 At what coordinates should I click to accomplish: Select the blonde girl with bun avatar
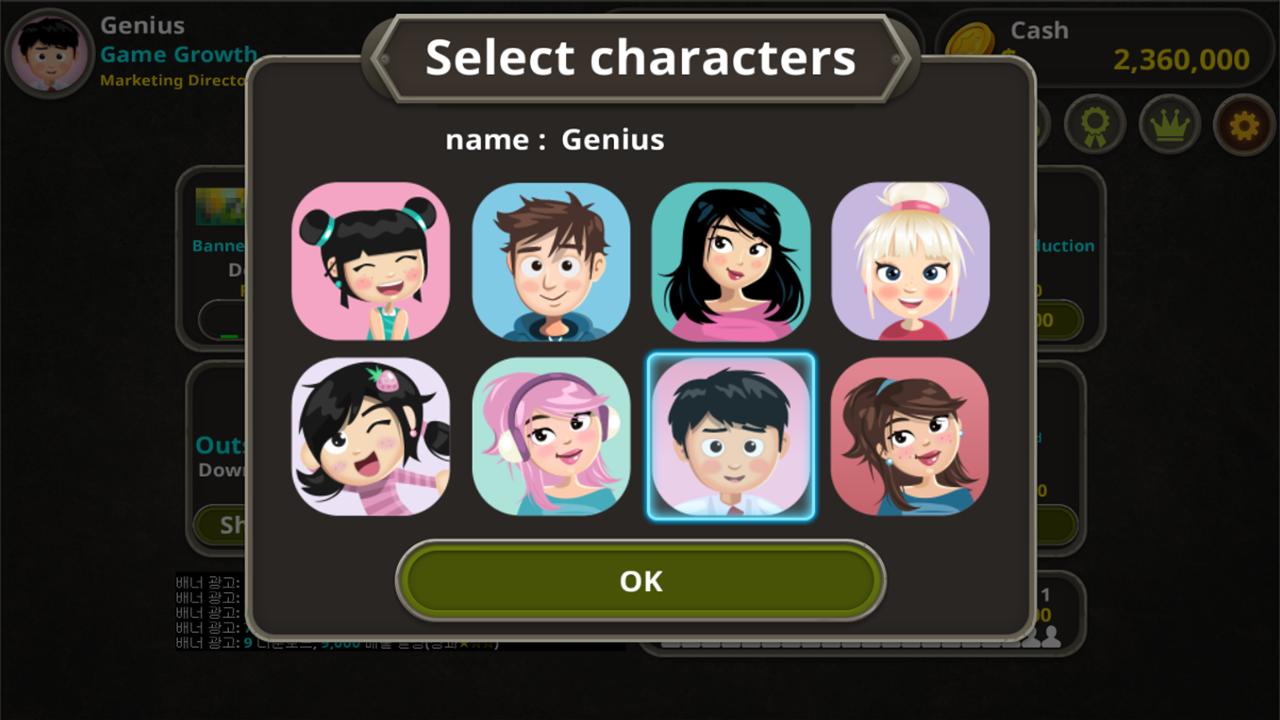click(x=910, y=262)
